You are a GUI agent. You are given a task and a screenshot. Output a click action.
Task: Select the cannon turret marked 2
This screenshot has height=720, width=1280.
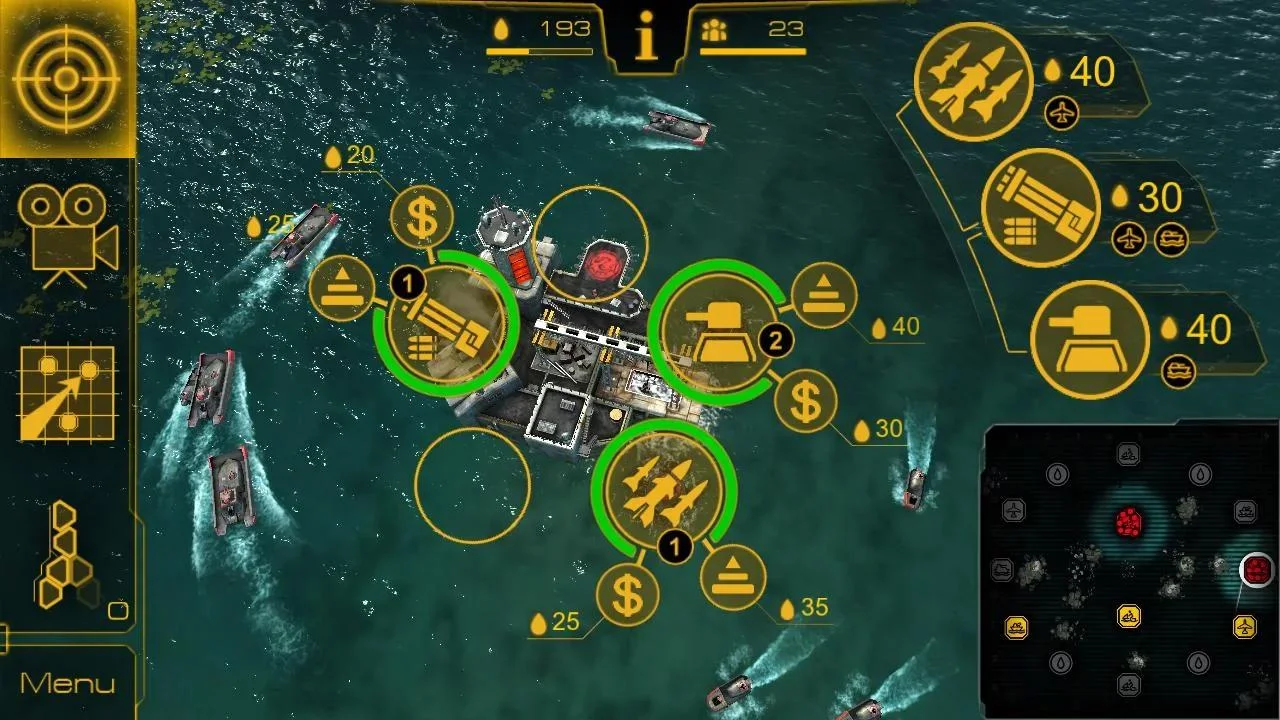point(718,330)
